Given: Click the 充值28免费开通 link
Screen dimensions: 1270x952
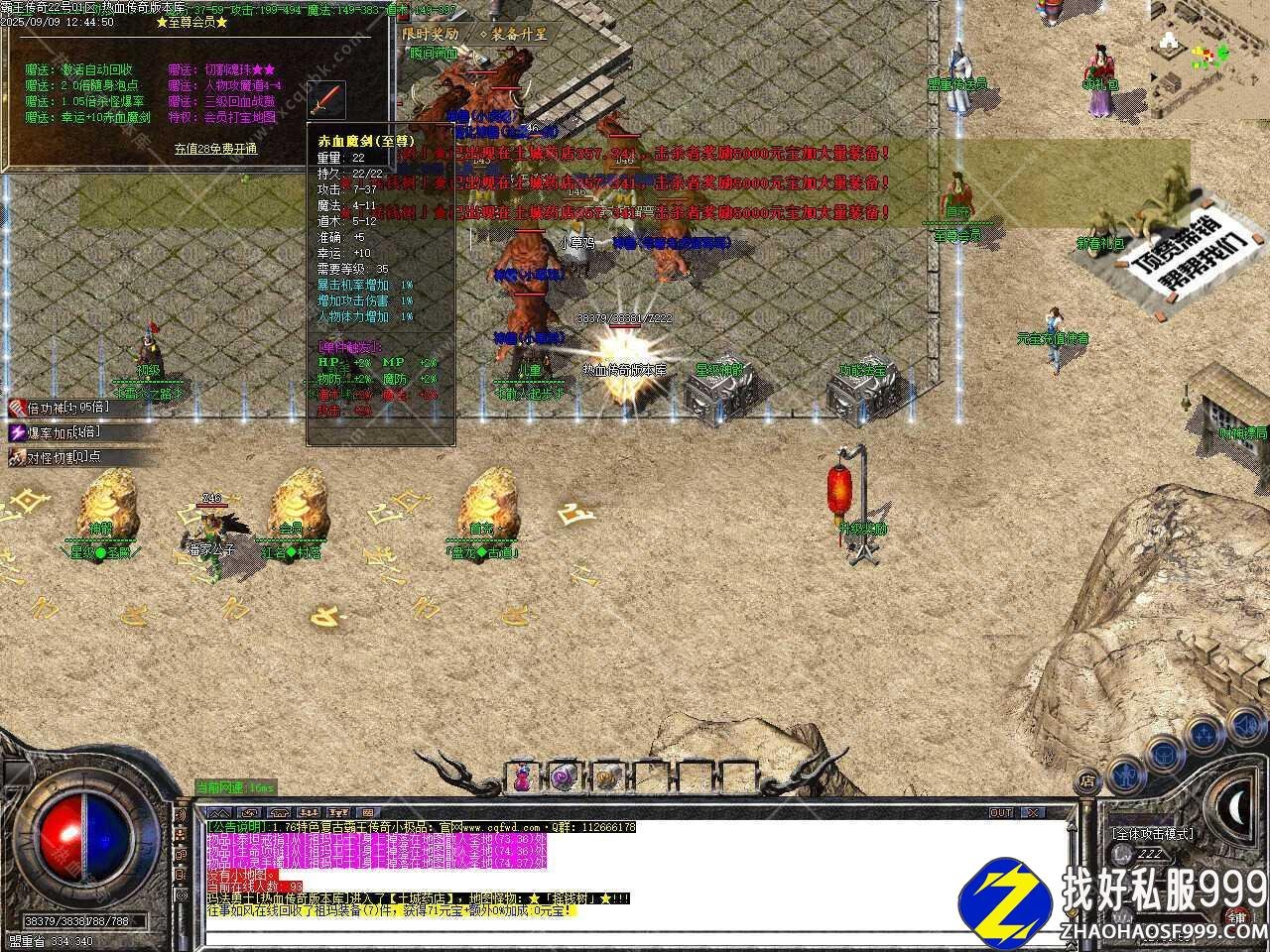Looking at the screenshot, I should (215, 148).
